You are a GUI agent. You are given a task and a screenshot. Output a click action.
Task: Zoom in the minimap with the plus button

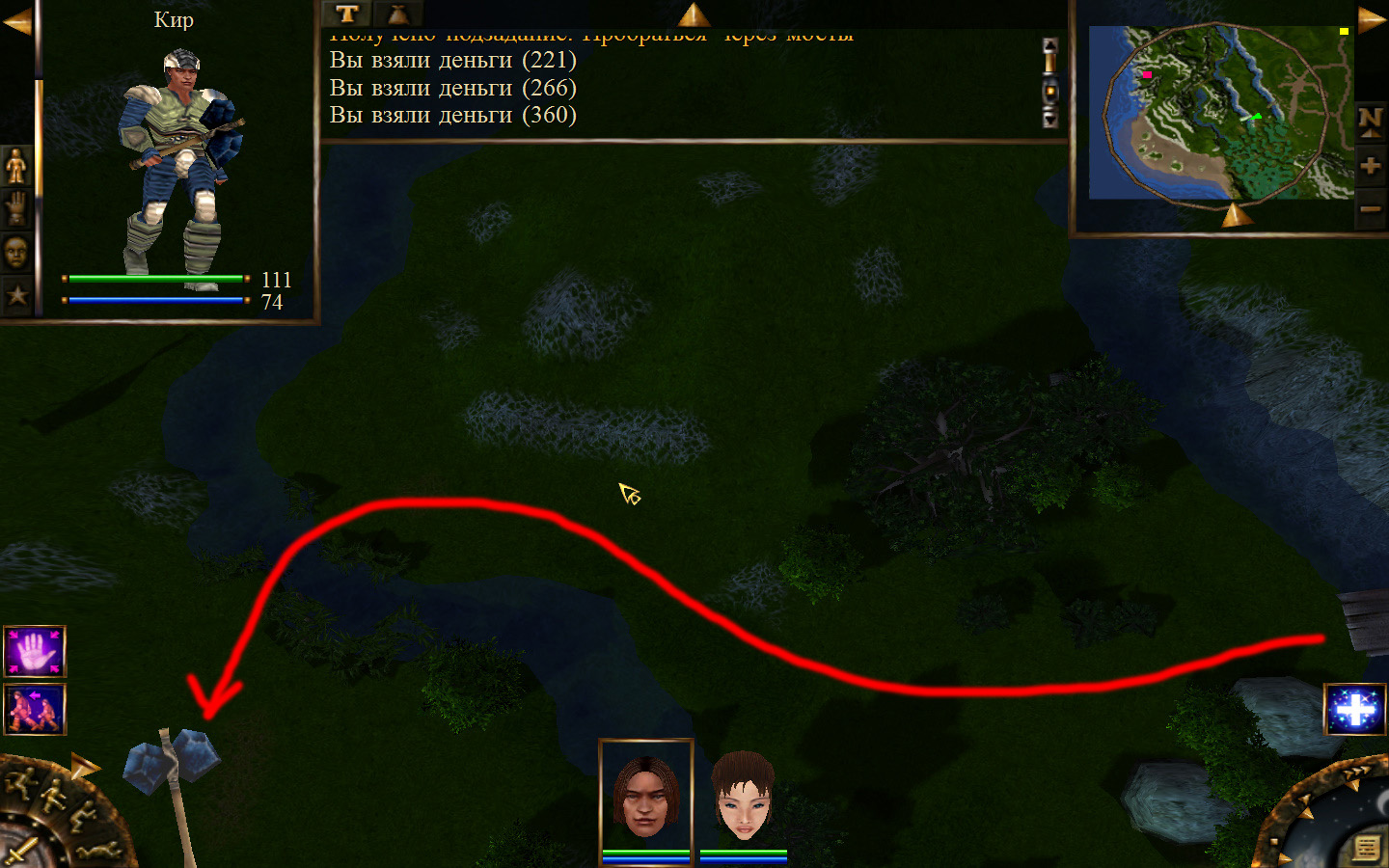point(1370,166)
